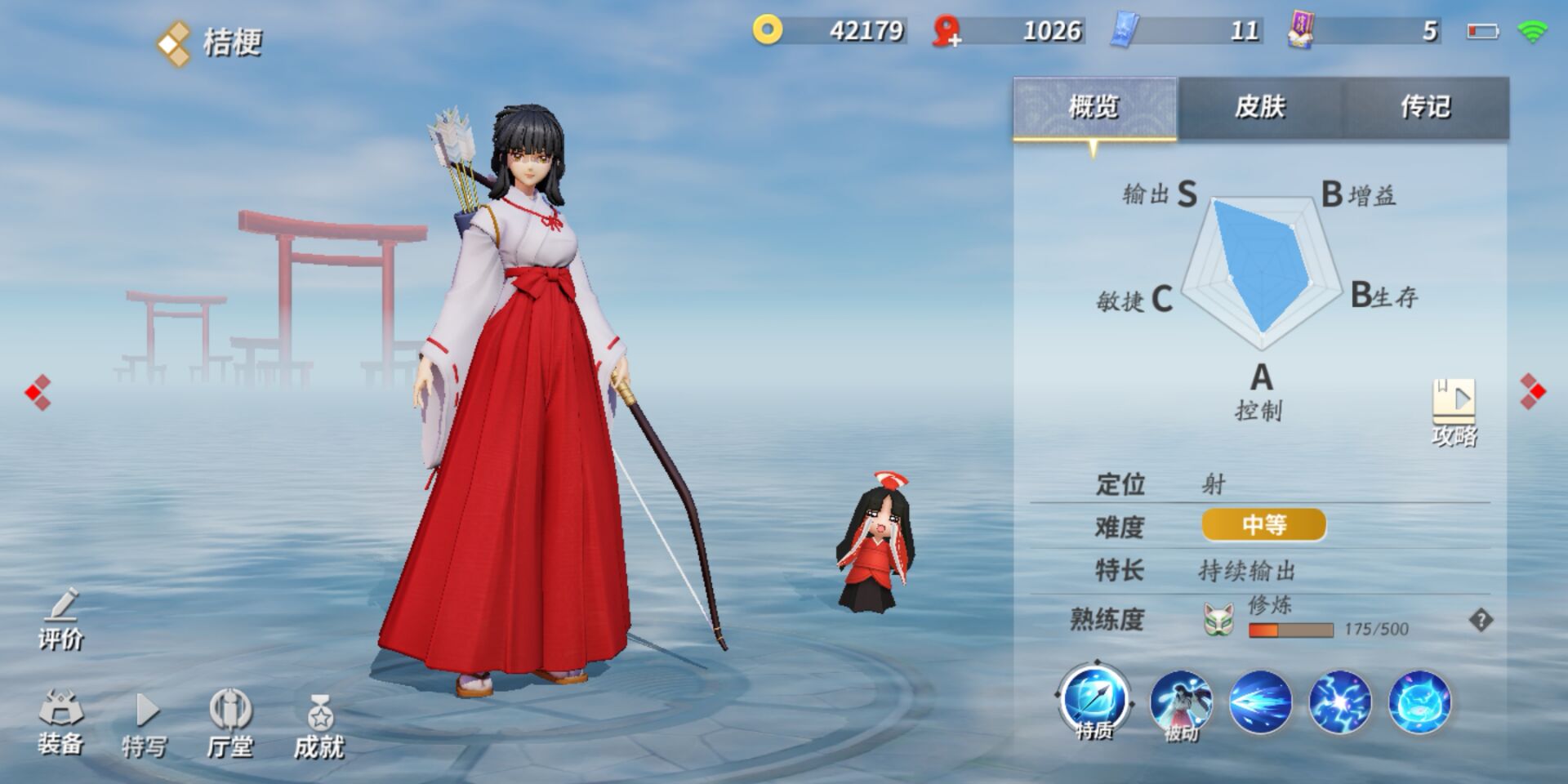
Task: Go back via the 桔梗 diamond icon
Action: click(173, 42)
